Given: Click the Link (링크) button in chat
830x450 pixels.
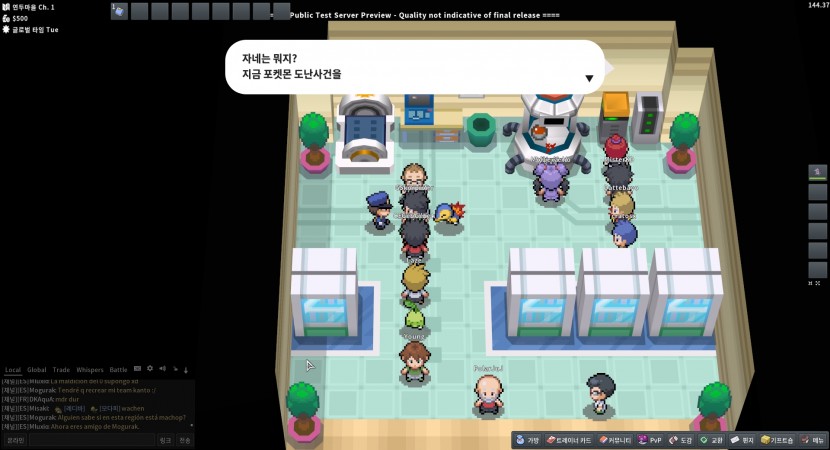Looking at the screenshot, I should pos(166,440).
